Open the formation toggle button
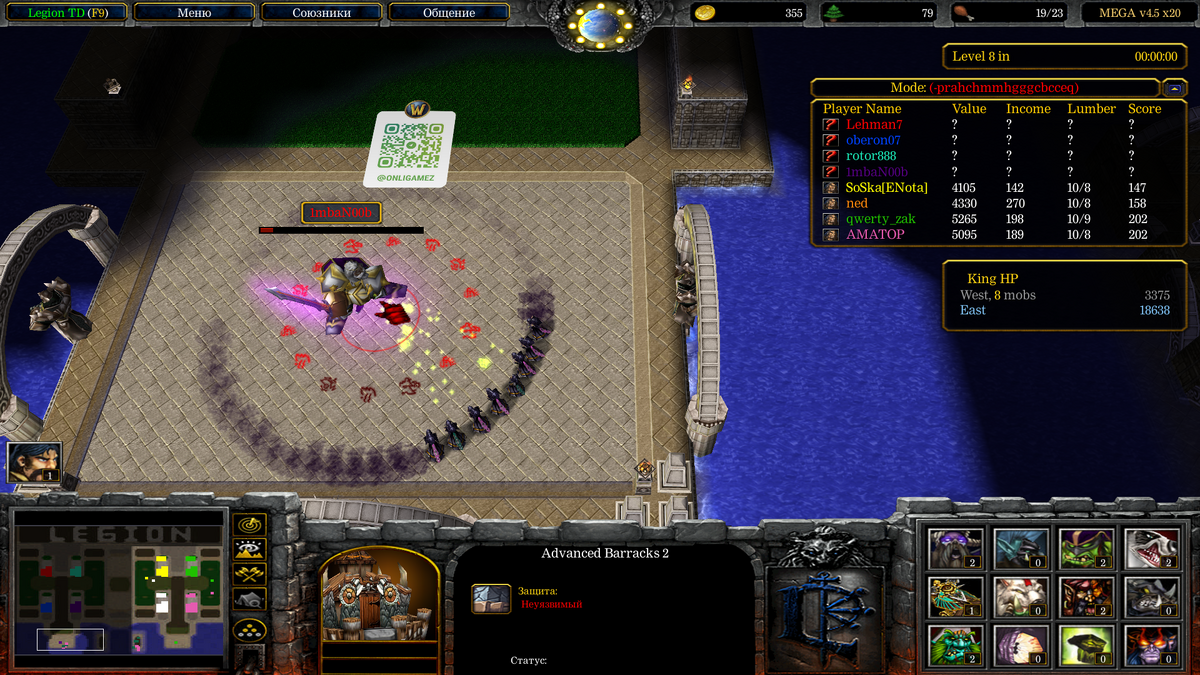The image size is (1200, 675). click(249, 630)
